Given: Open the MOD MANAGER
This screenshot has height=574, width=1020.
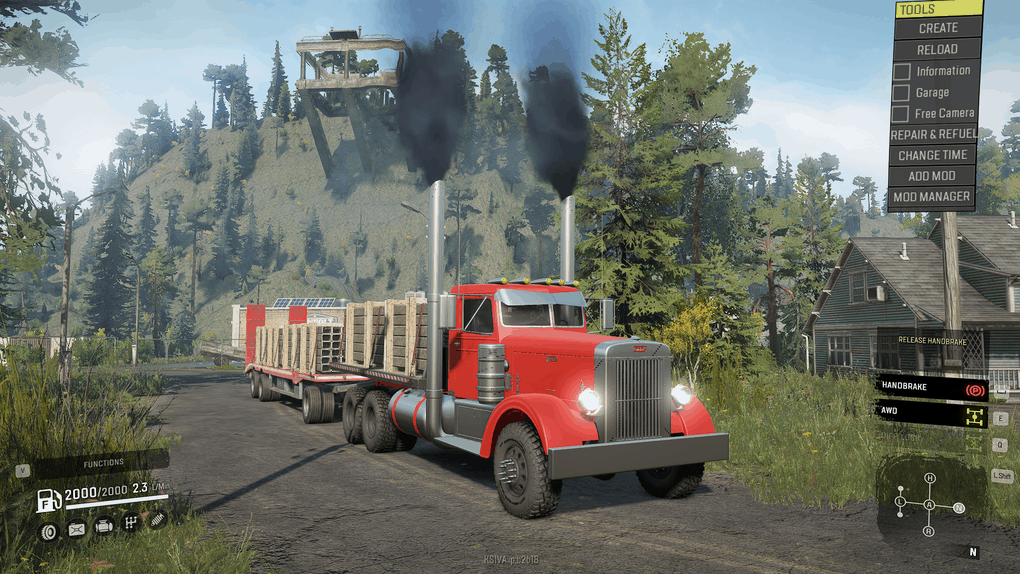Looking at the screenshot, I should click(932, 197).
